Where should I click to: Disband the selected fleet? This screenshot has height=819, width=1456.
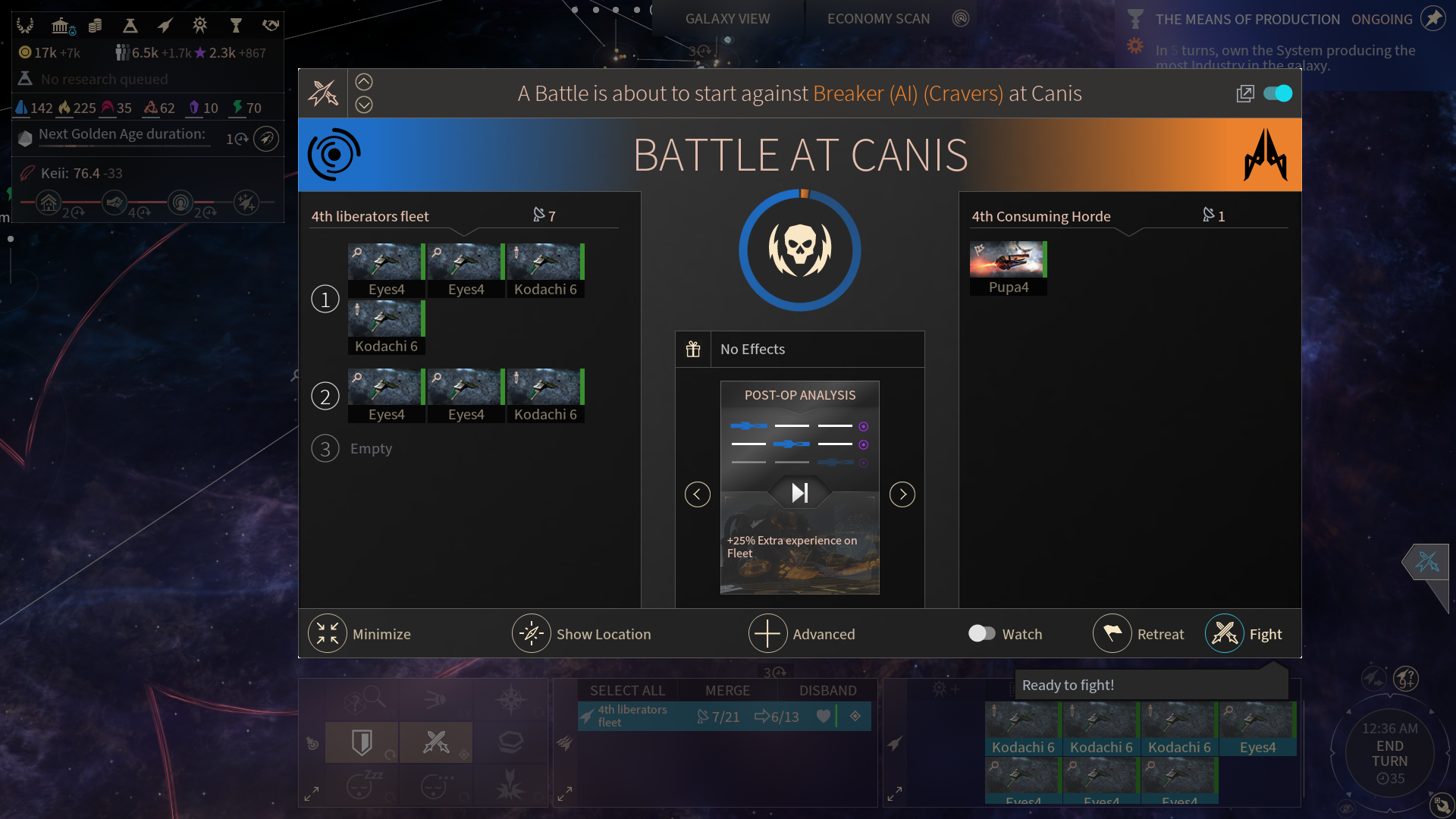coord(827,691)
